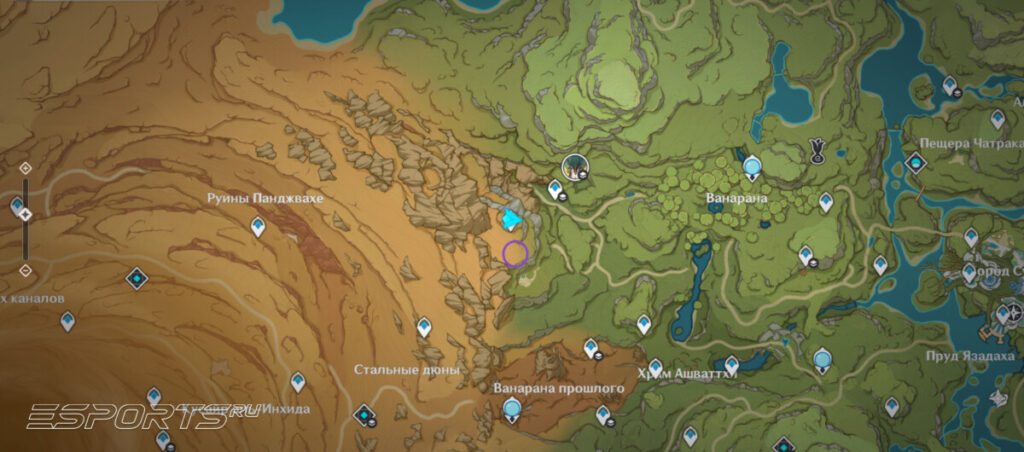Select the waypoint above Стальные дюны label
This screenshot has width=1024, height=452.
(x=424, y=327)
